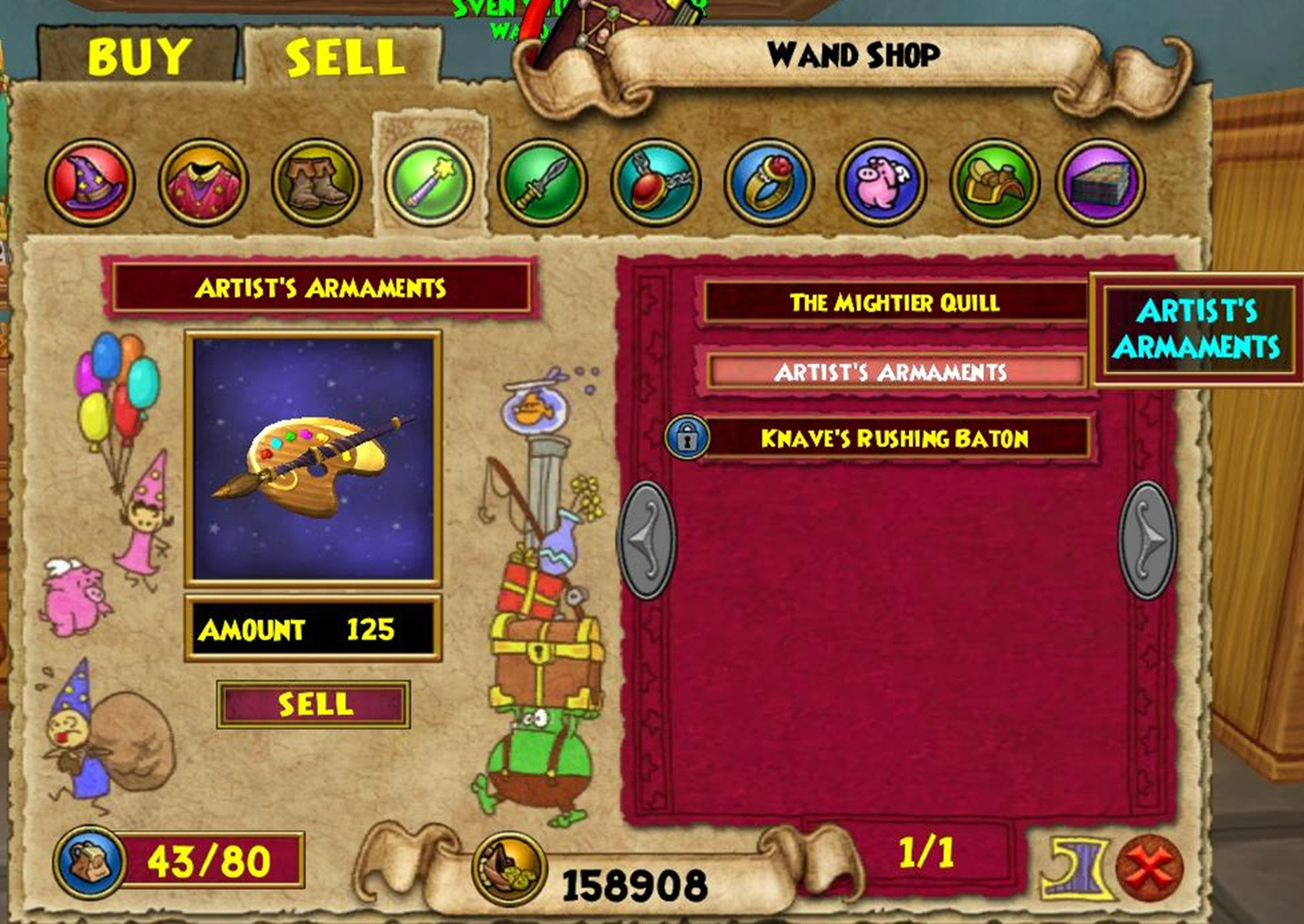Screen dimensions: 1304x924
Task: Click the right scroll arrow on item list
Action: (1149, 537)
